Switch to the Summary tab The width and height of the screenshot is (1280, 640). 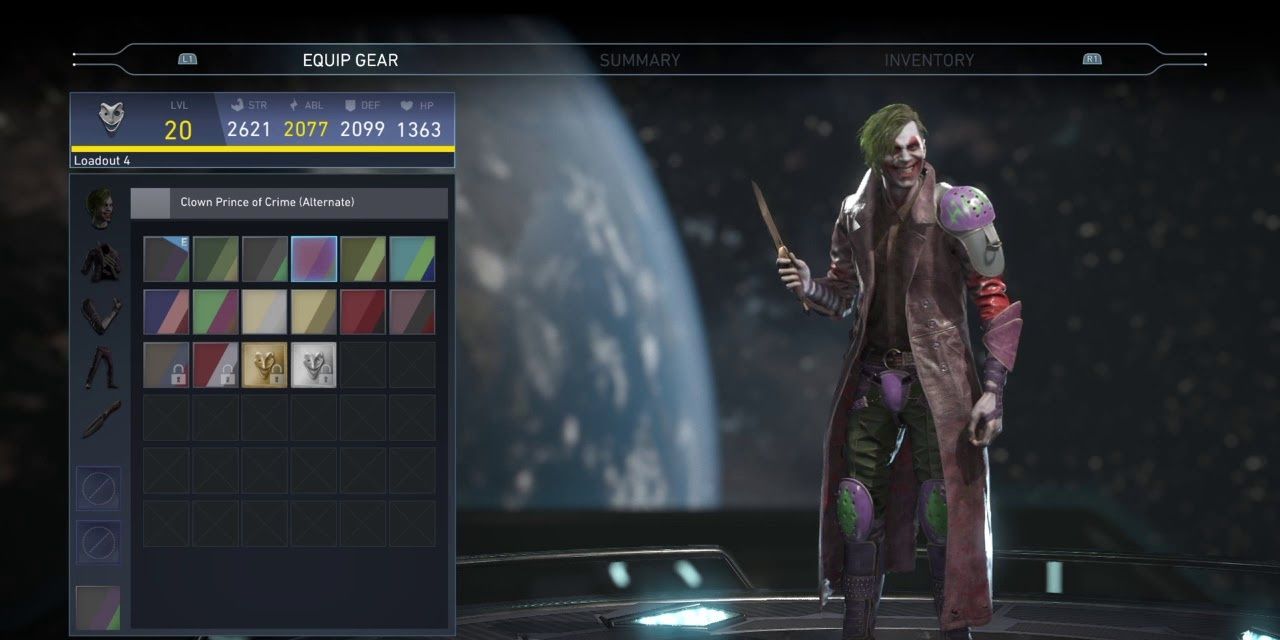pyautogui.click(x=639, y=60)
